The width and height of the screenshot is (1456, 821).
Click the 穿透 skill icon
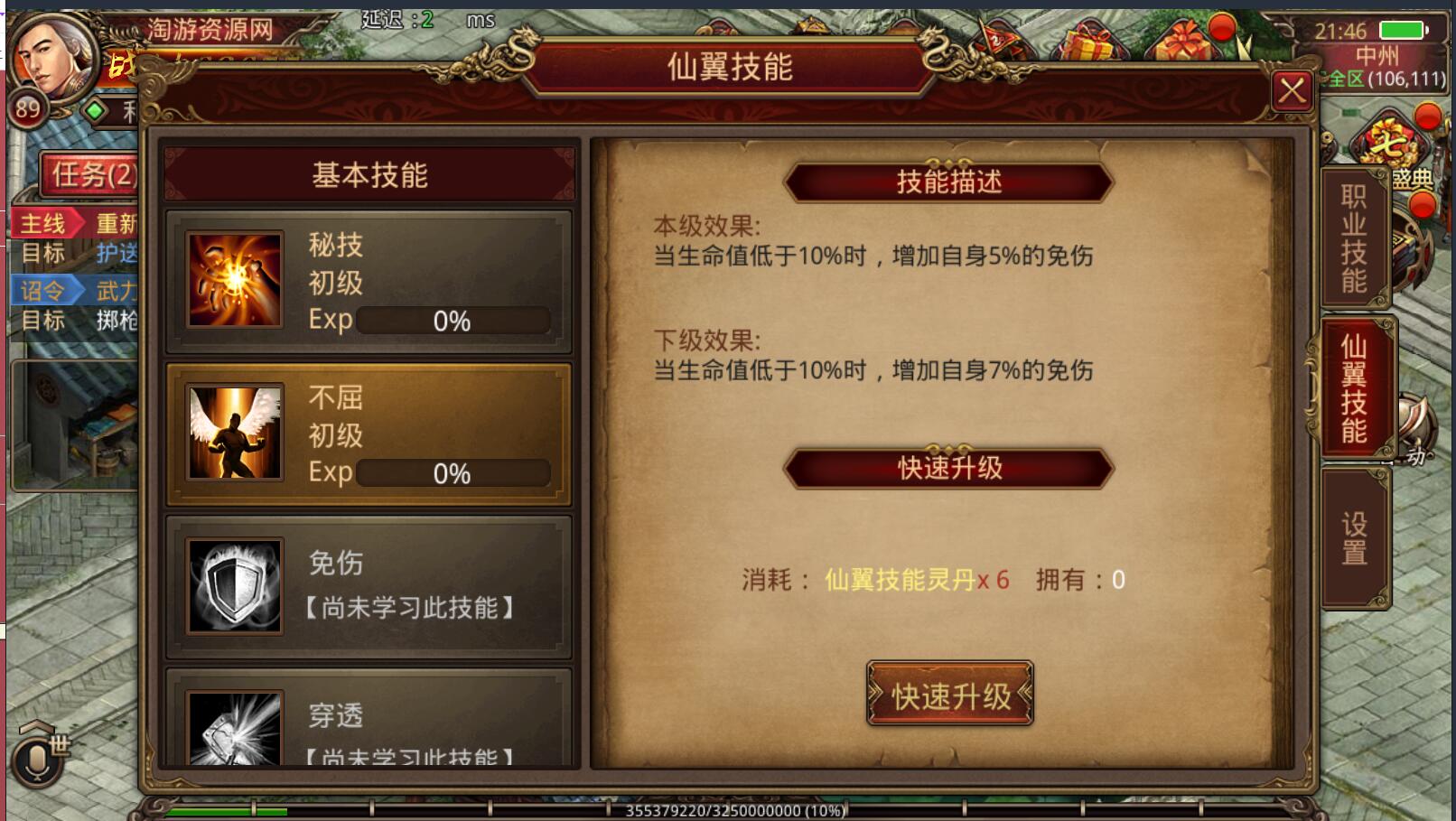[233, 730]
